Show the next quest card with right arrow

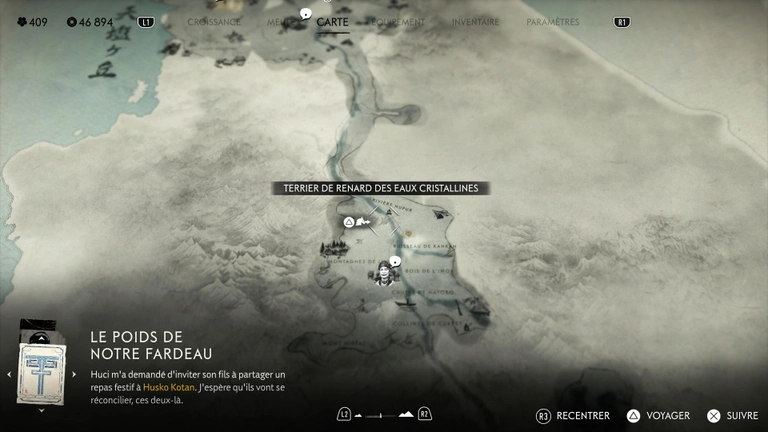[x=74, y=375]
